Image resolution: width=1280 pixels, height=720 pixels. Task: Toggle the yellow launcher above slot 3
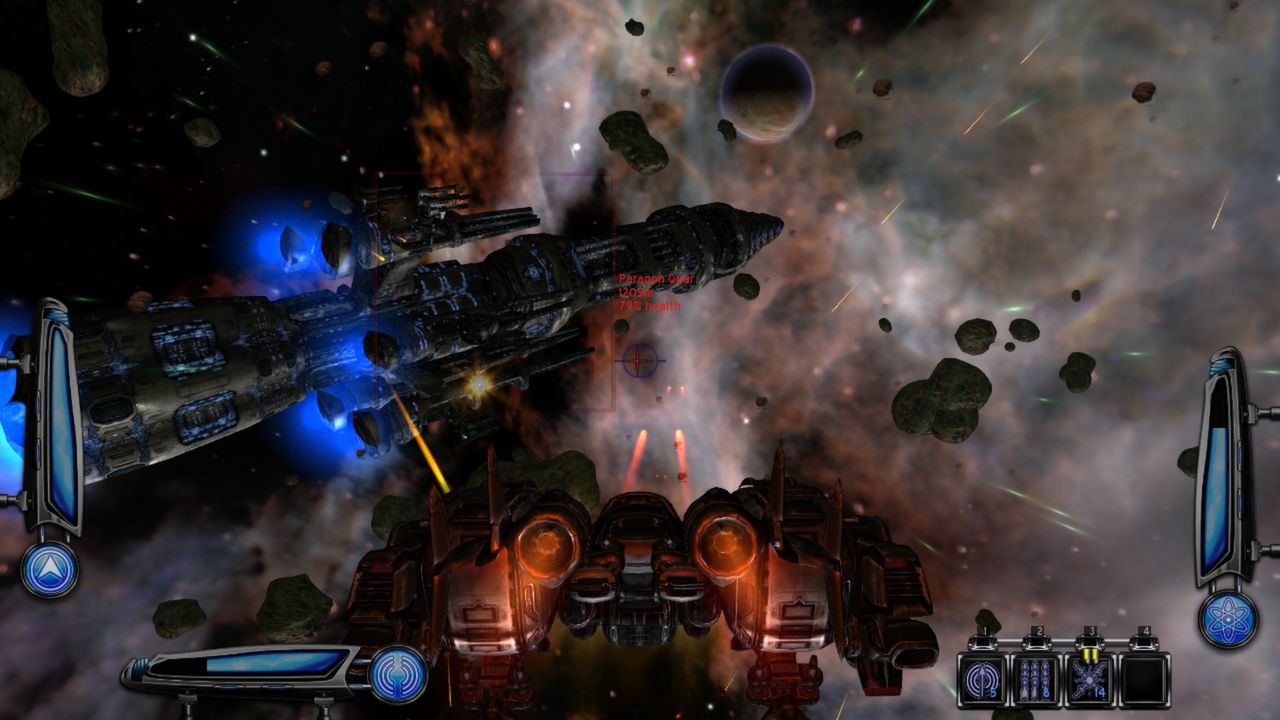(x=1090, y=652)
